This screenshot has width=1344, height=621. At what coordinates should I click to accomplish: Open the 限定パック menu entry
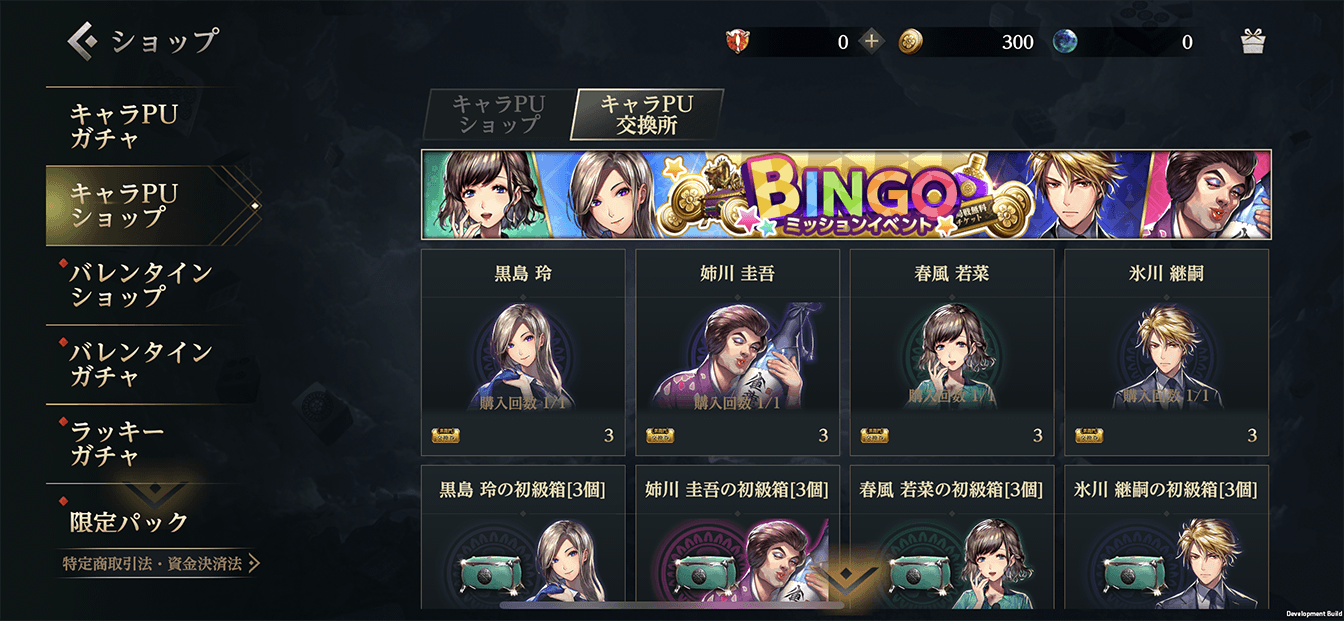click(130, 521)
